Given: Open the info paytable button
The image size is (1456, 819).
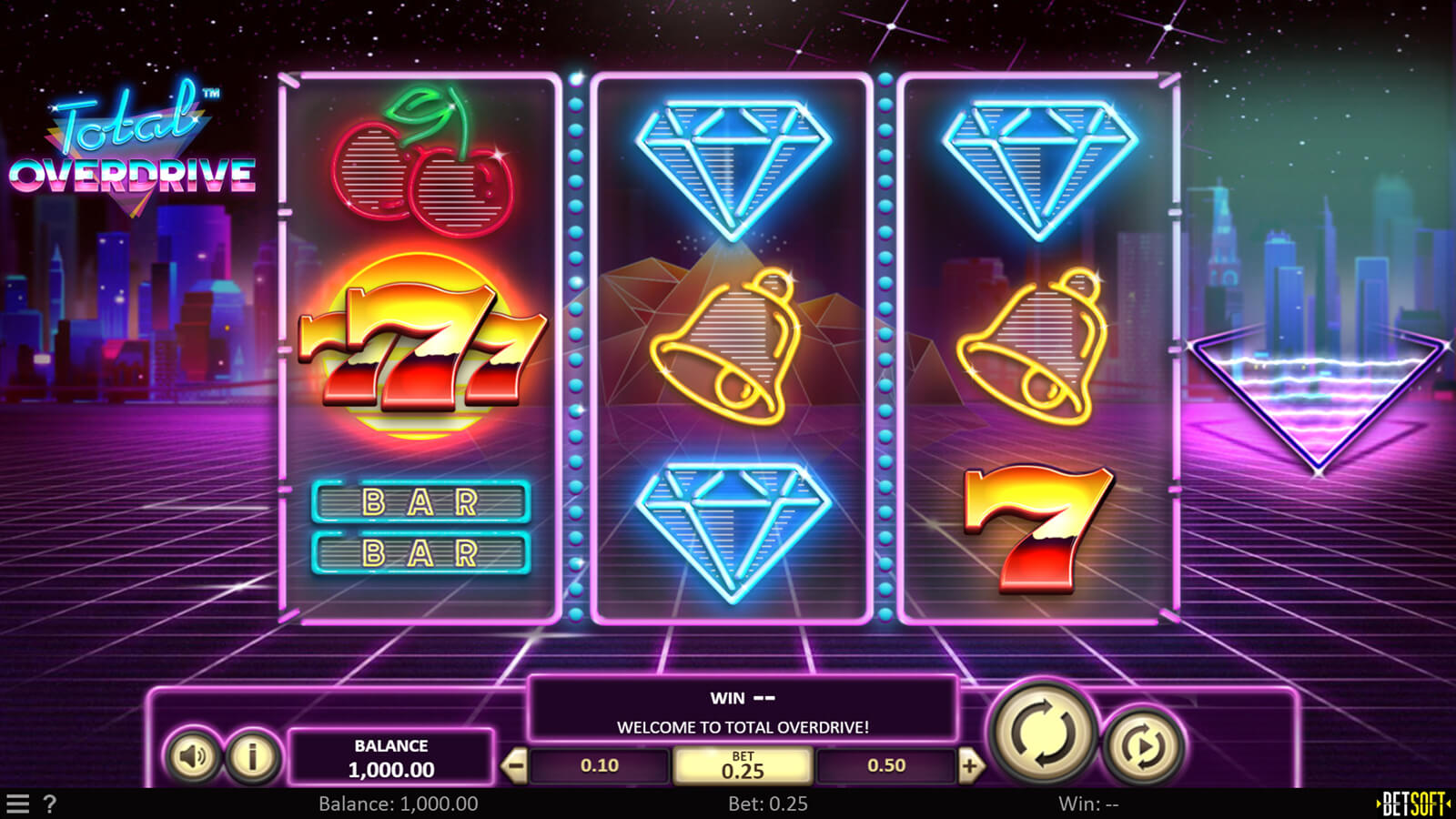Looking at the screenshot, I should coord(252,755).
